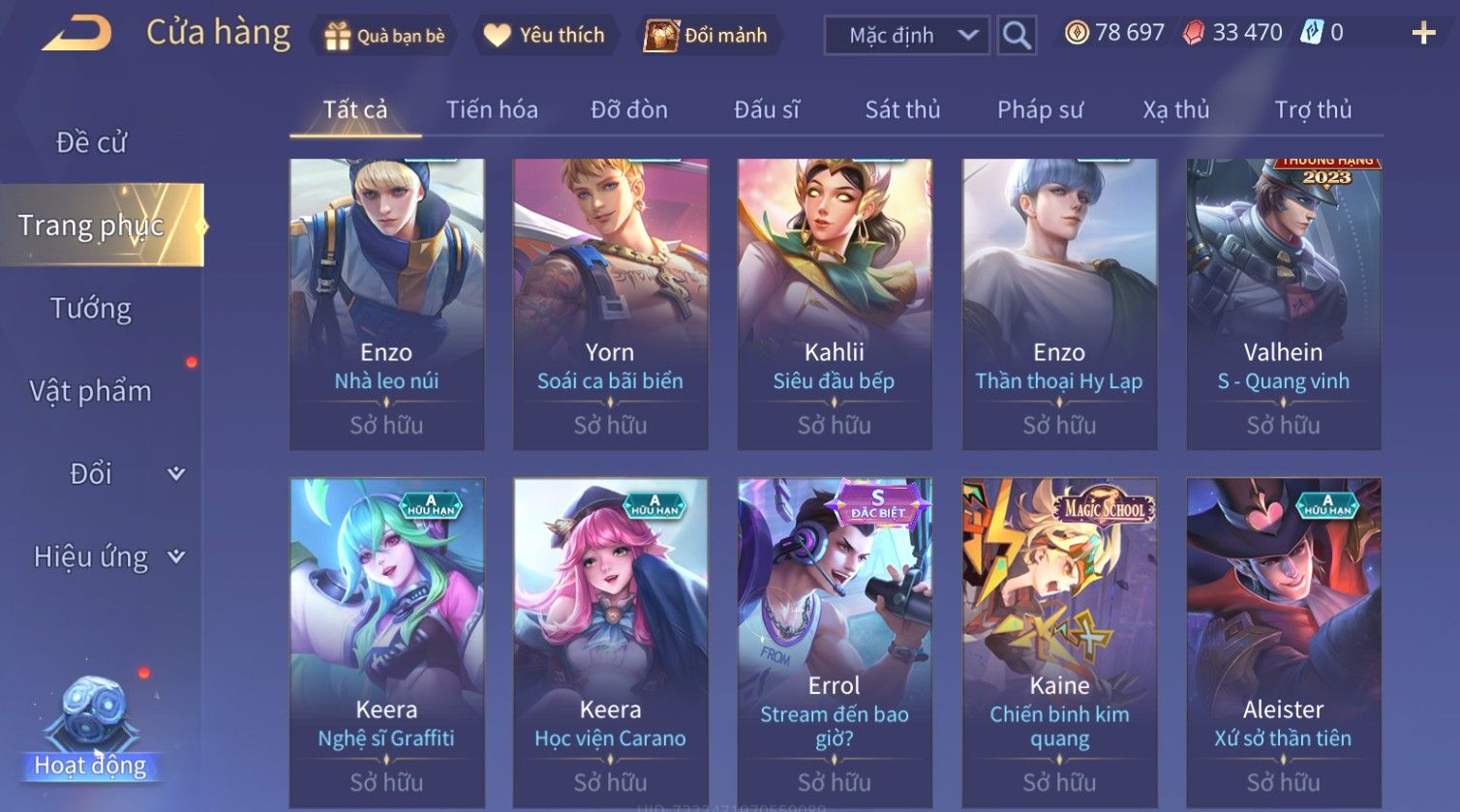This screenshot has height=812, width=1460.
Task: Show the Pháp sư skins tab
Action: point(1040,109)
